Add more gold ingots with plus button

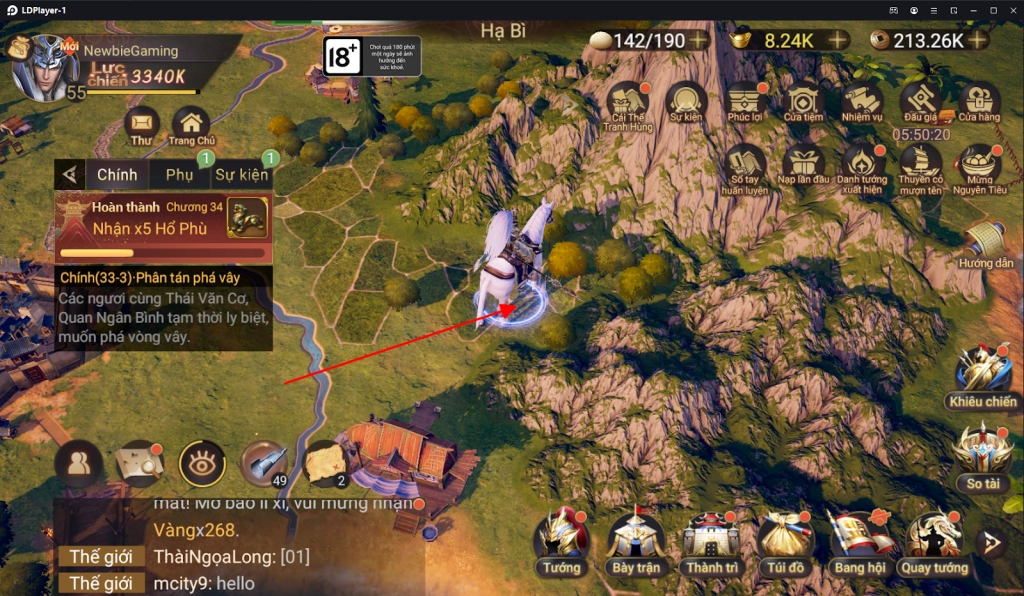[837, 40]
